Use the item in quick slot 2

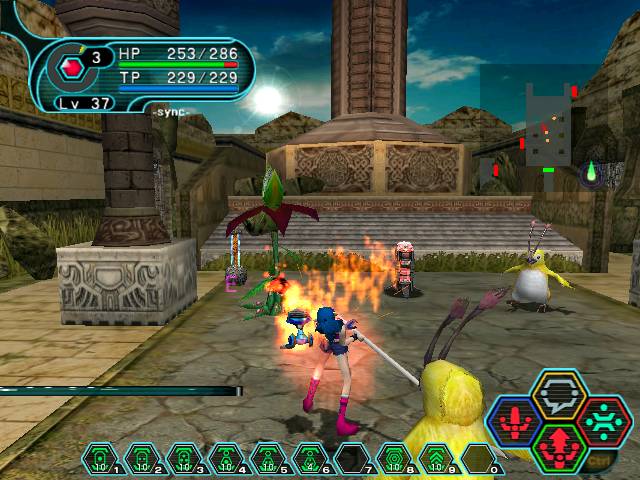tap(142, 458)
